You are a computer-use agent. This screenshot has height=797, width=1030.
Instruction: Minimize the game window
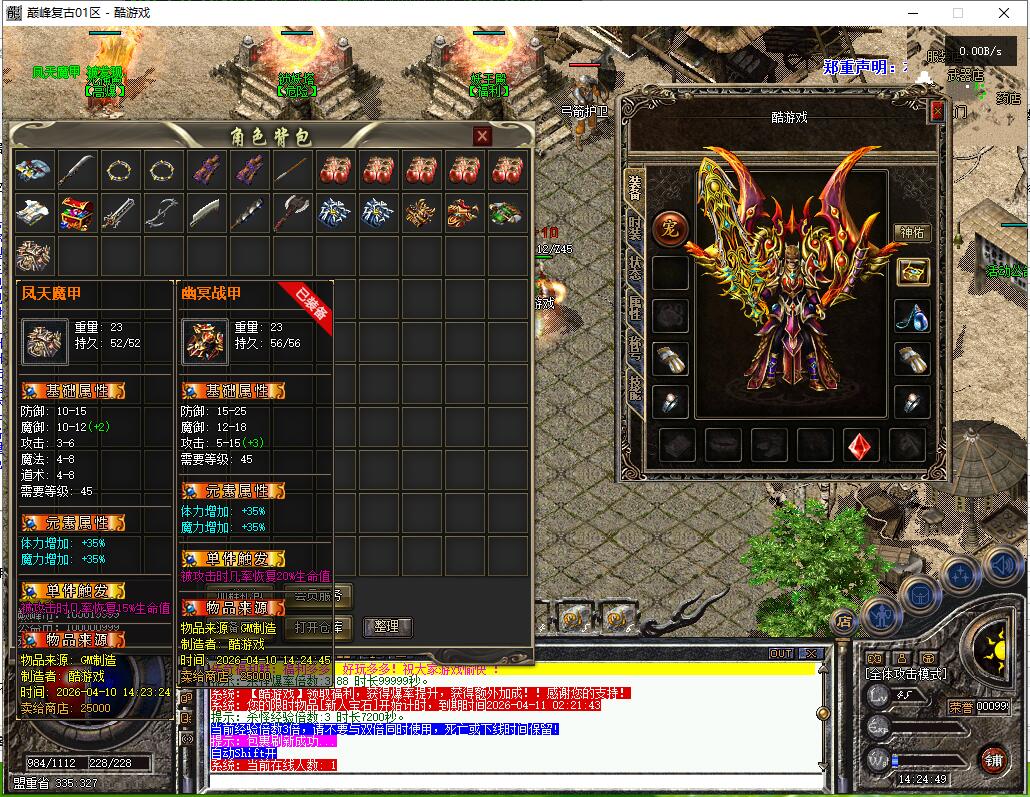[x=913, y=13]
